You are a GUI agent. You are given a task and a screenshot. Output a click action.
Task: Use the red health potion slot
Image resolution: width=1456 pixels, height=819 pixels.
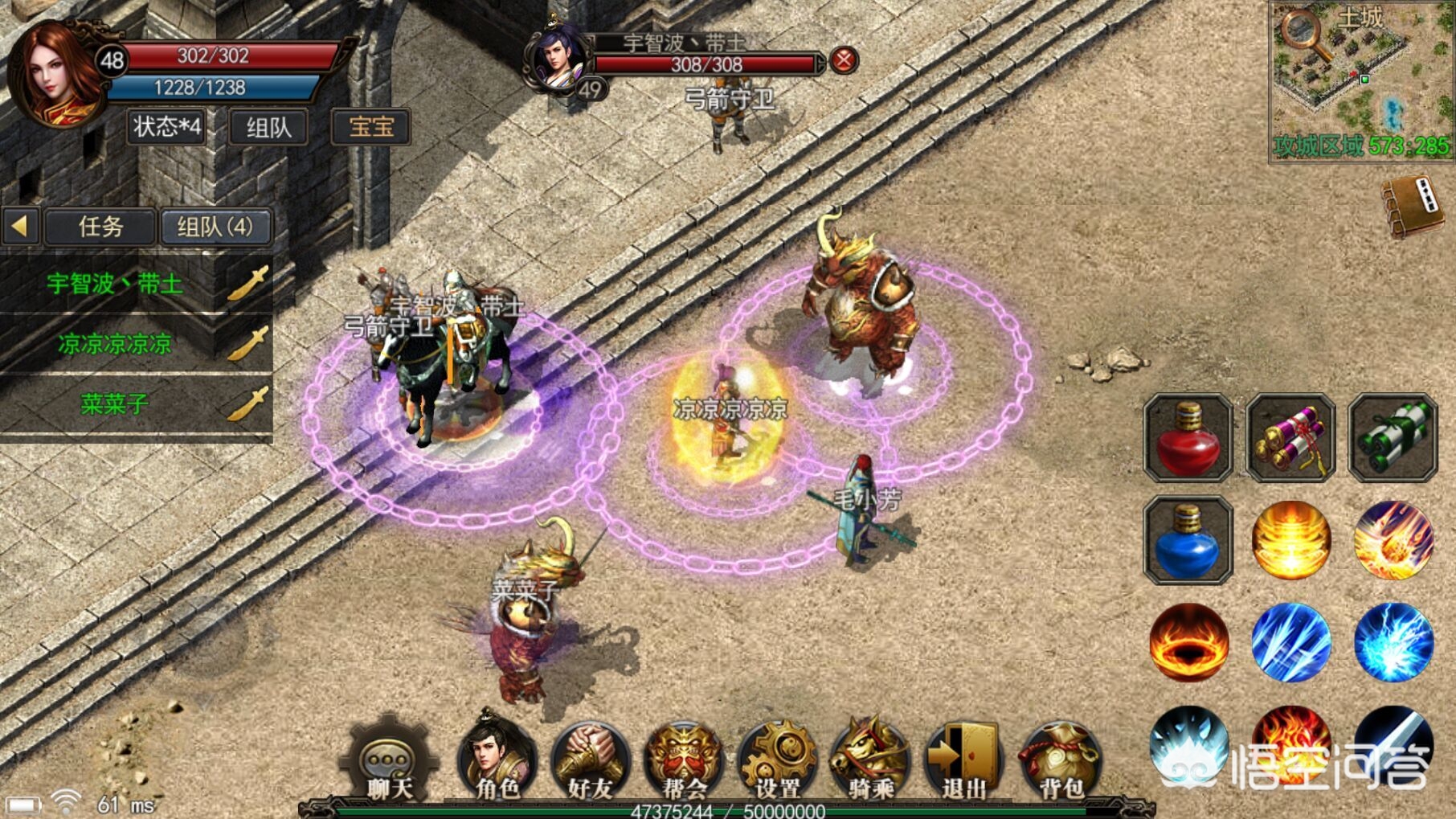pos(1188,438)
